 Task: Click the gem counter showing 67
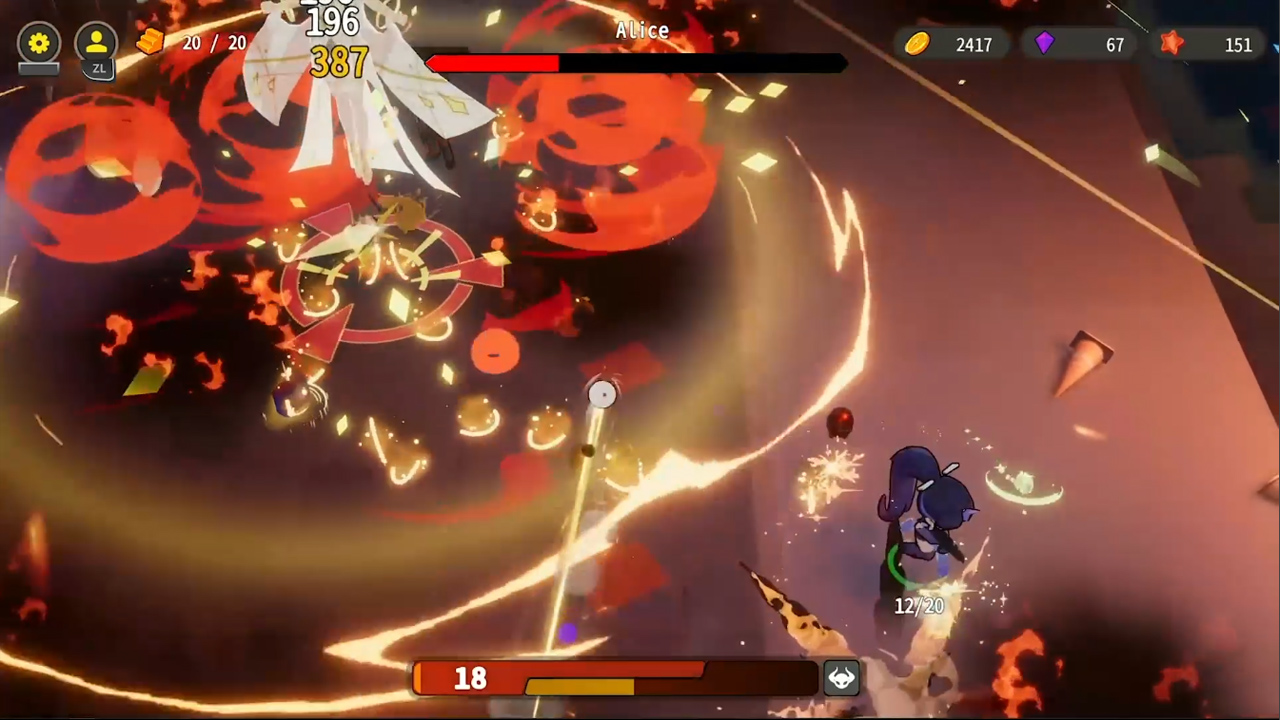tap(1114, 44)
